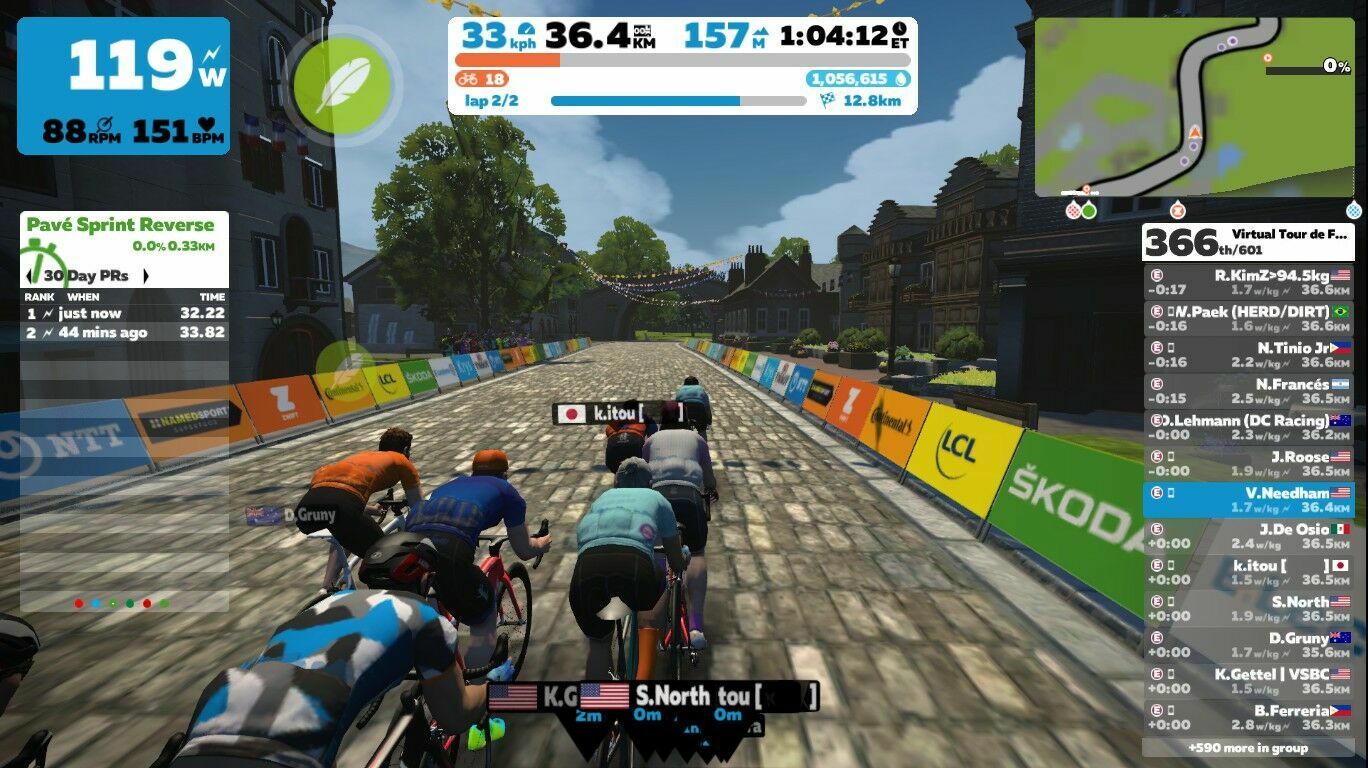The width and height of the screenshot is (1368, 768).
Task: Show next PR period with right arrow
Action: [x=146, y=276]
